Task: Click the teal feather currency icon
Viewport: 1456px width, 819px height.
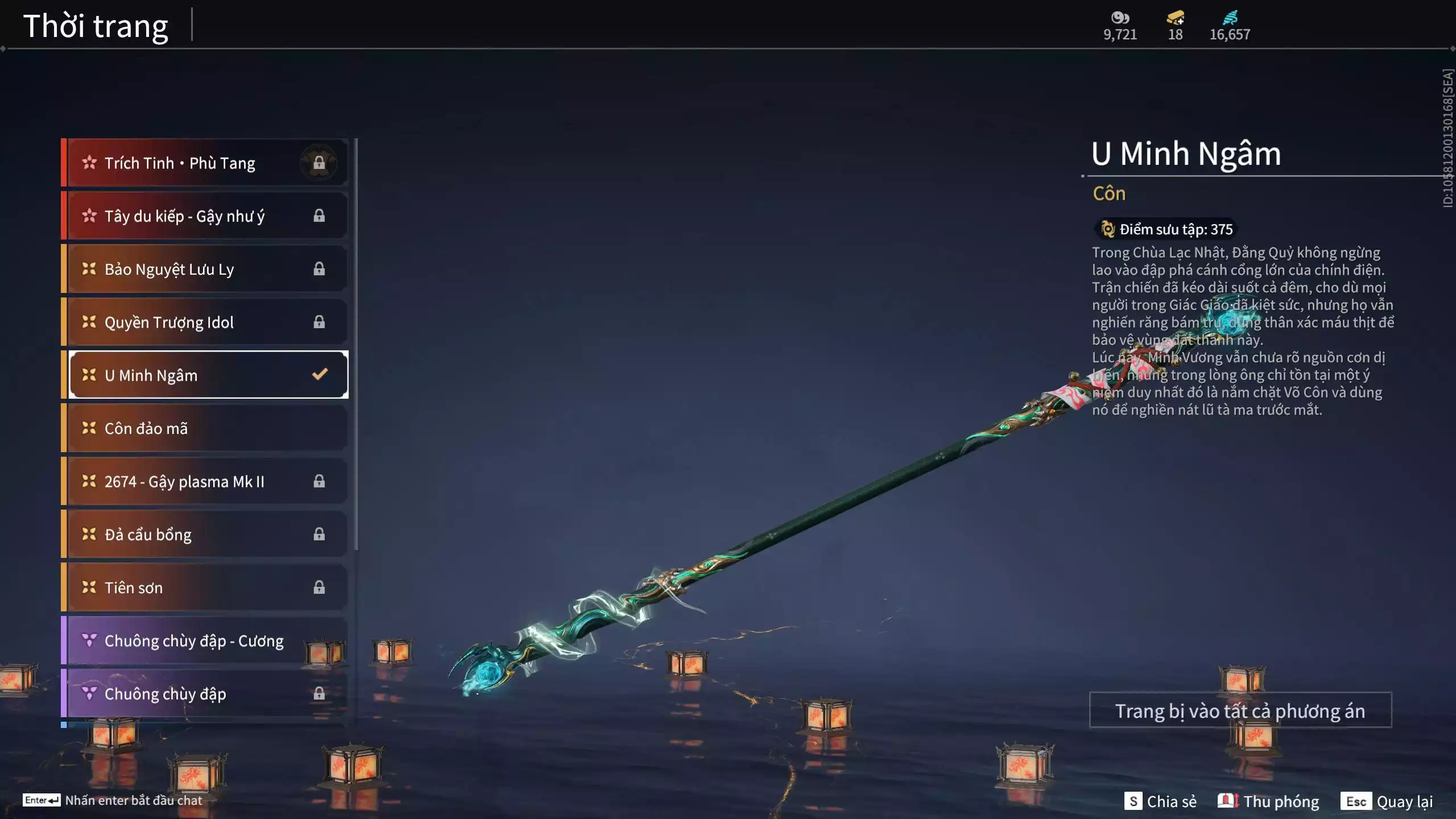Action: pos(1230,18)
